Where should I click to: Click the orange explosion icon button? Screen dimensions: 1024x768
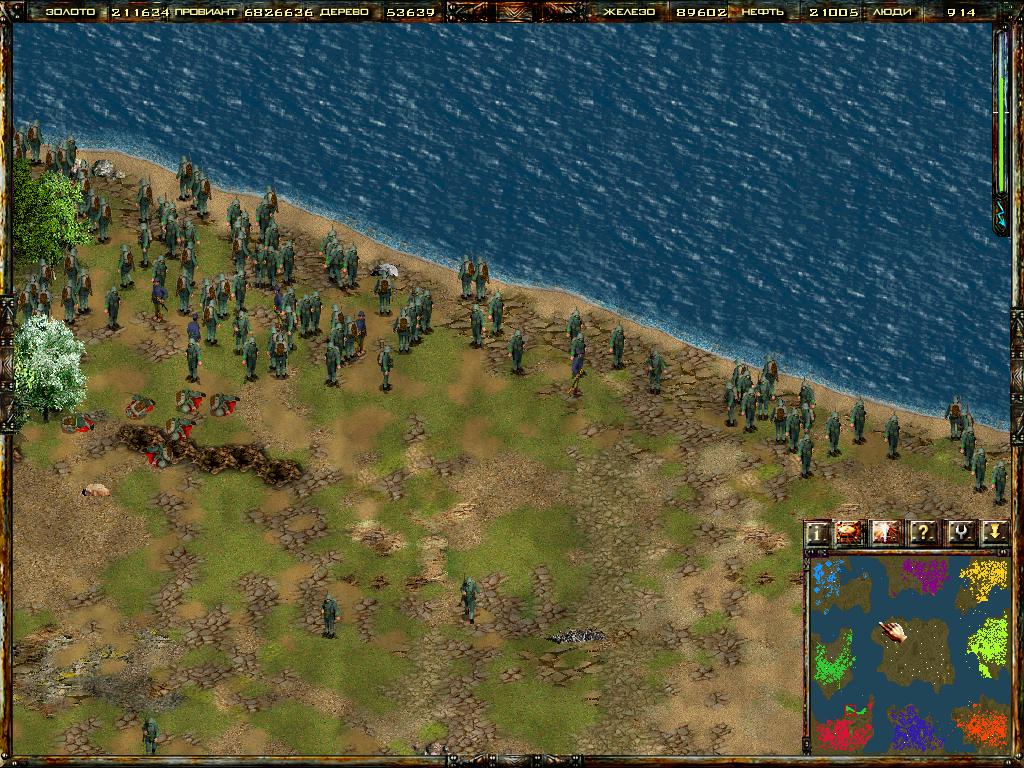click(850, 533)
